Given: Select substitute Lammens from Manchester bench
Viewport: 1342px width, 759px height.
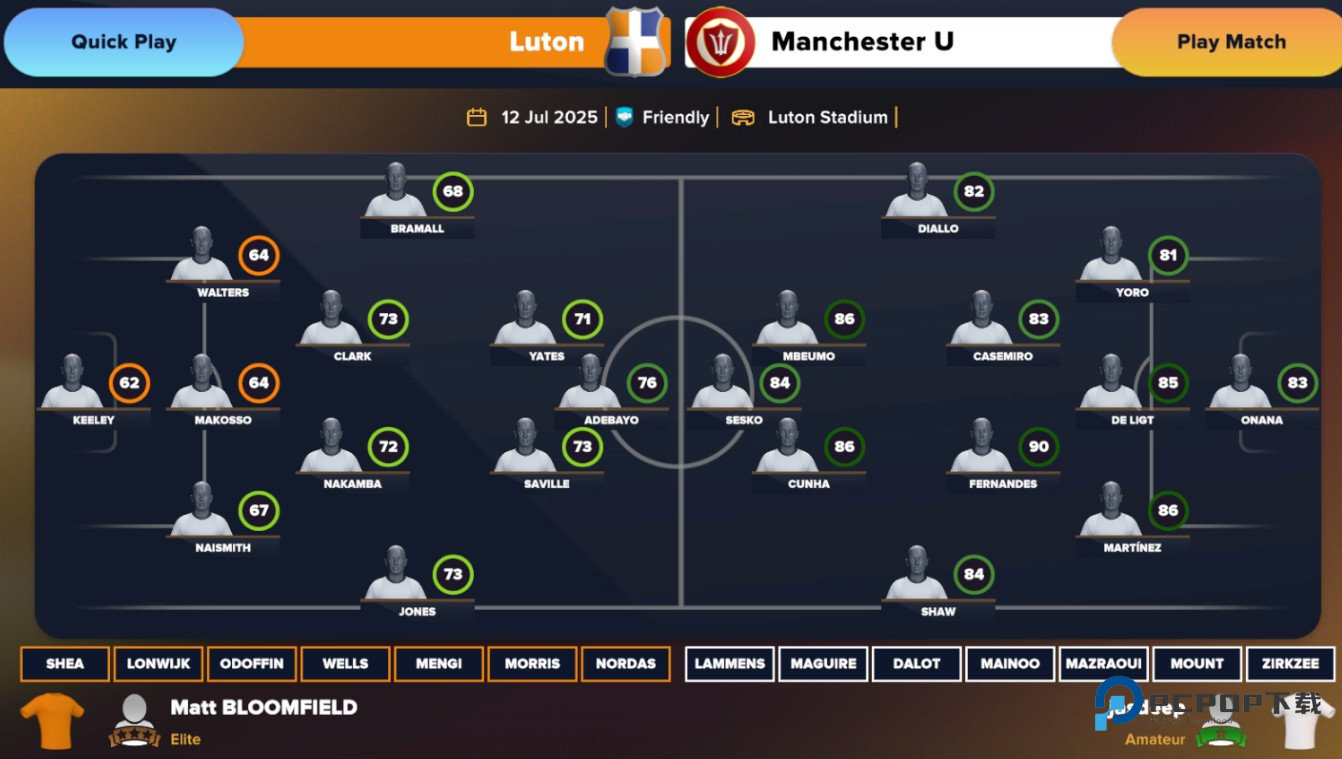Looking at the screenshot, I should click(730, 663).
